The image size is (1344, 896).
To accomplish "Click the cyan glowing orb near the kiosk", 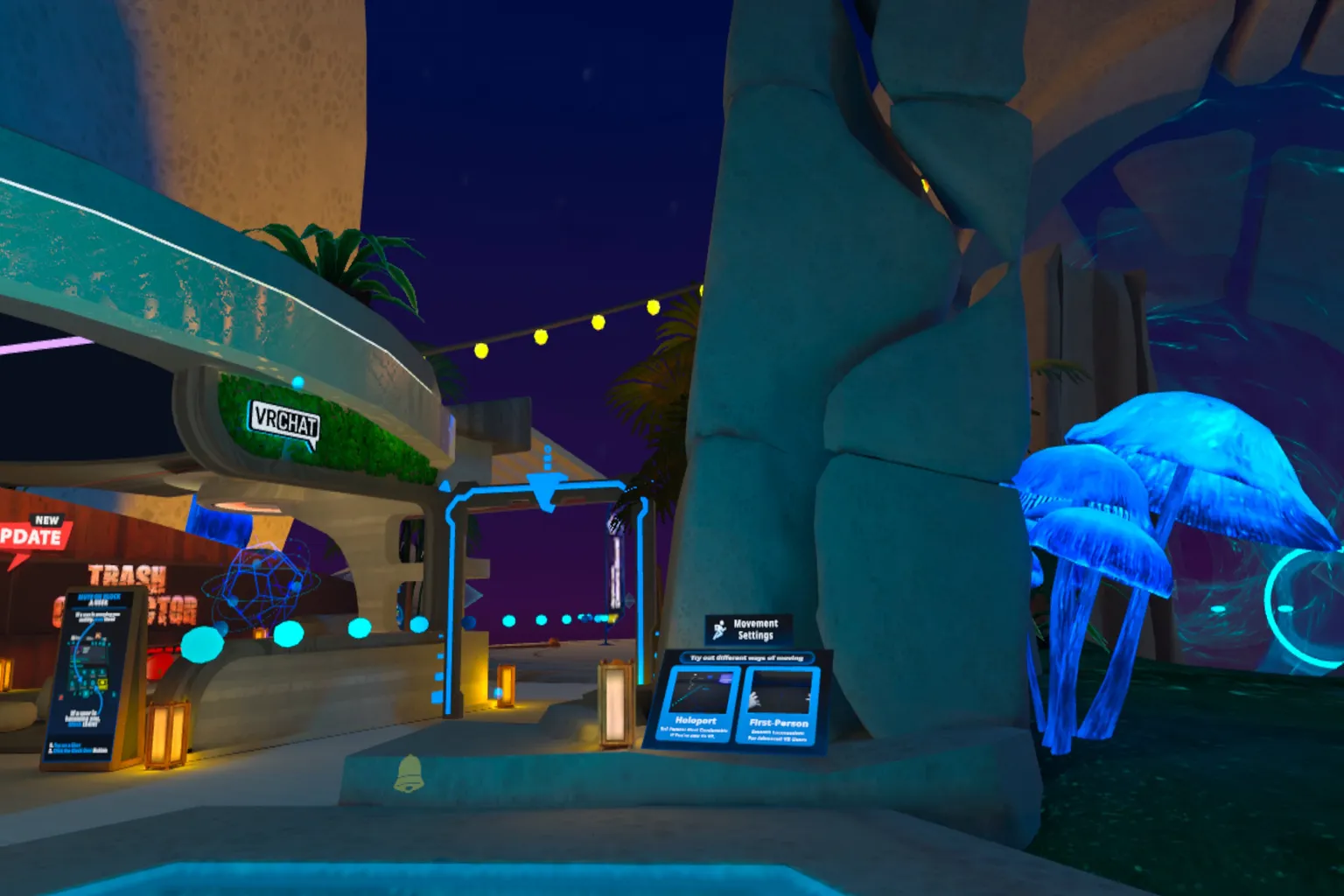I will tap(202, 644).
